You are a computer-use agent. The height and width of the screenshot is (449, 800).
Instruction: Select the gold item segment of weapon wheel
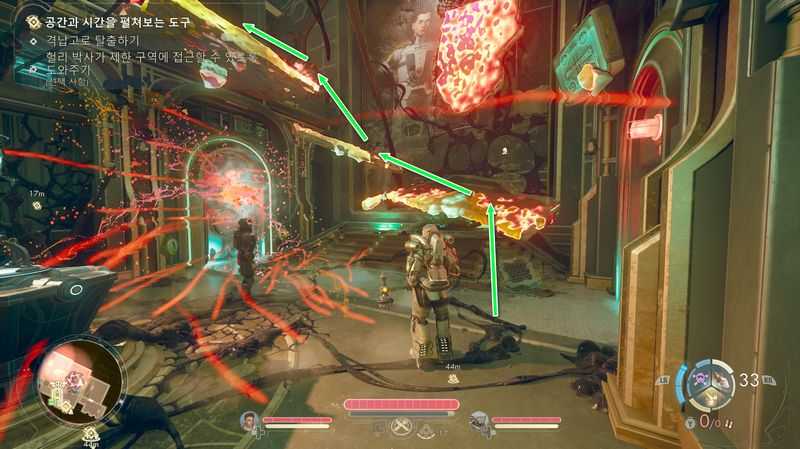(x=709, y=398)
